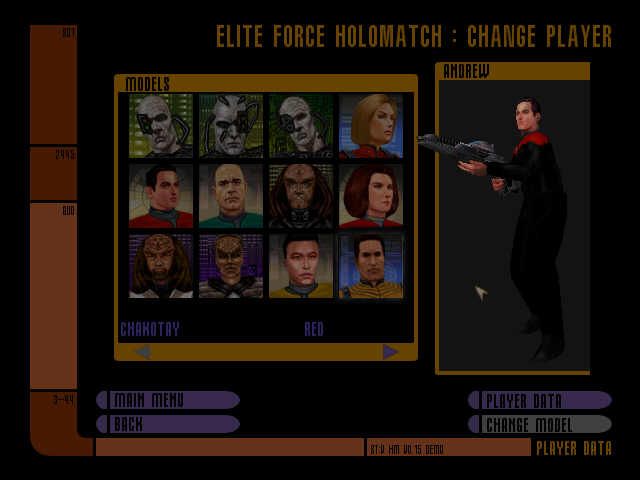Select the auburn-haired woman in red uniform
The height and width of the screenshot is (480, 640).
coord(371,196)
